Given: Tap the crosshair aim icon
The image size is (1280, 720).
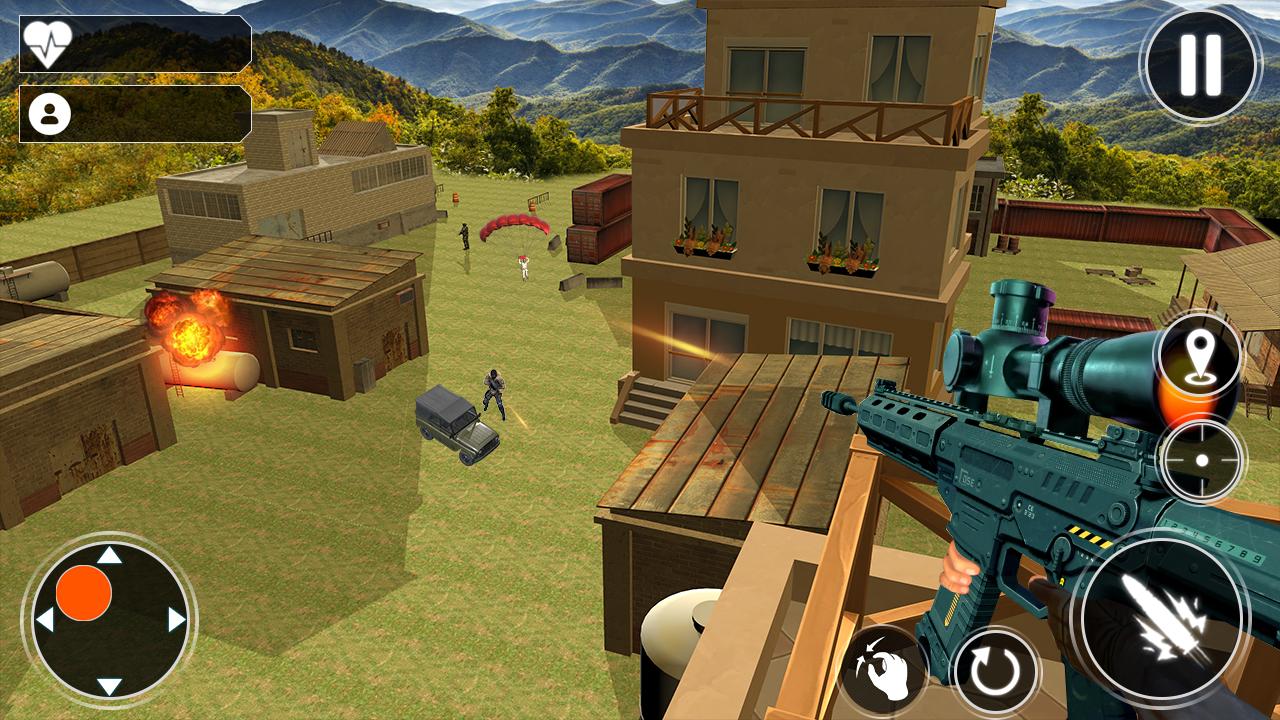Looking at the screenshot, I should 1202,460.
